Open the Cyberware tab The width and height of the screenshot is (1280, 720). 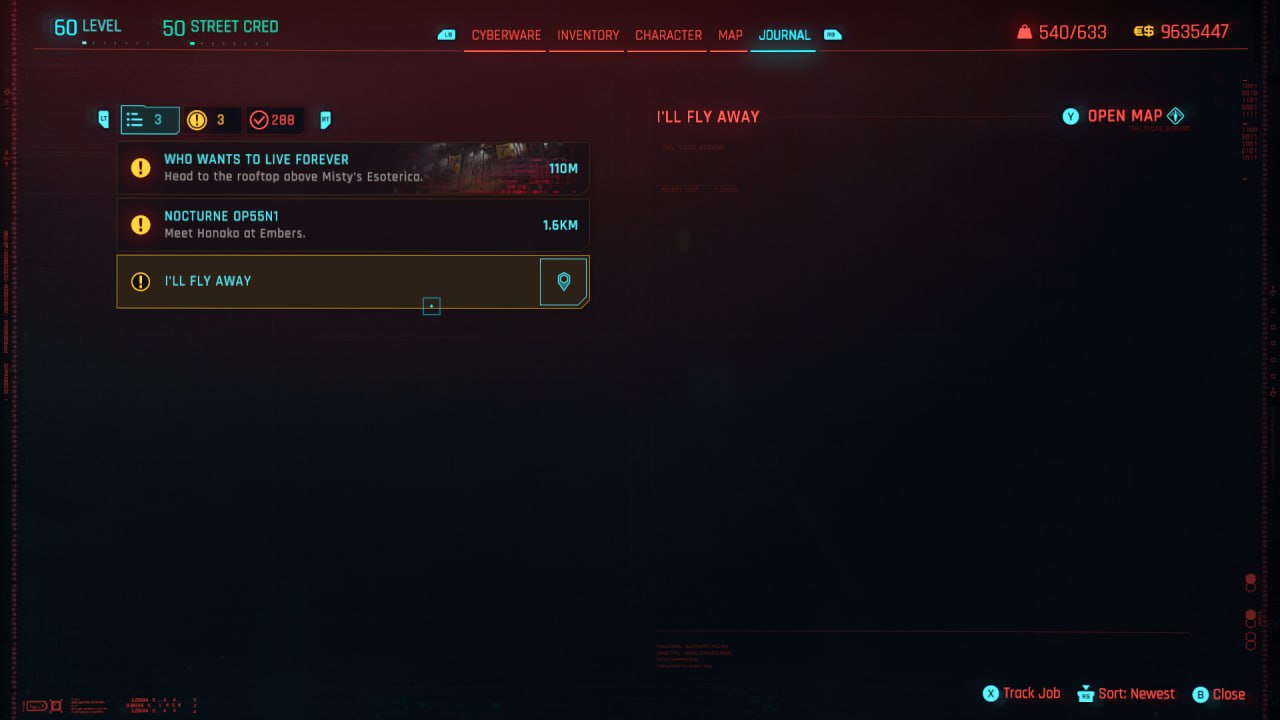(506, 35)
